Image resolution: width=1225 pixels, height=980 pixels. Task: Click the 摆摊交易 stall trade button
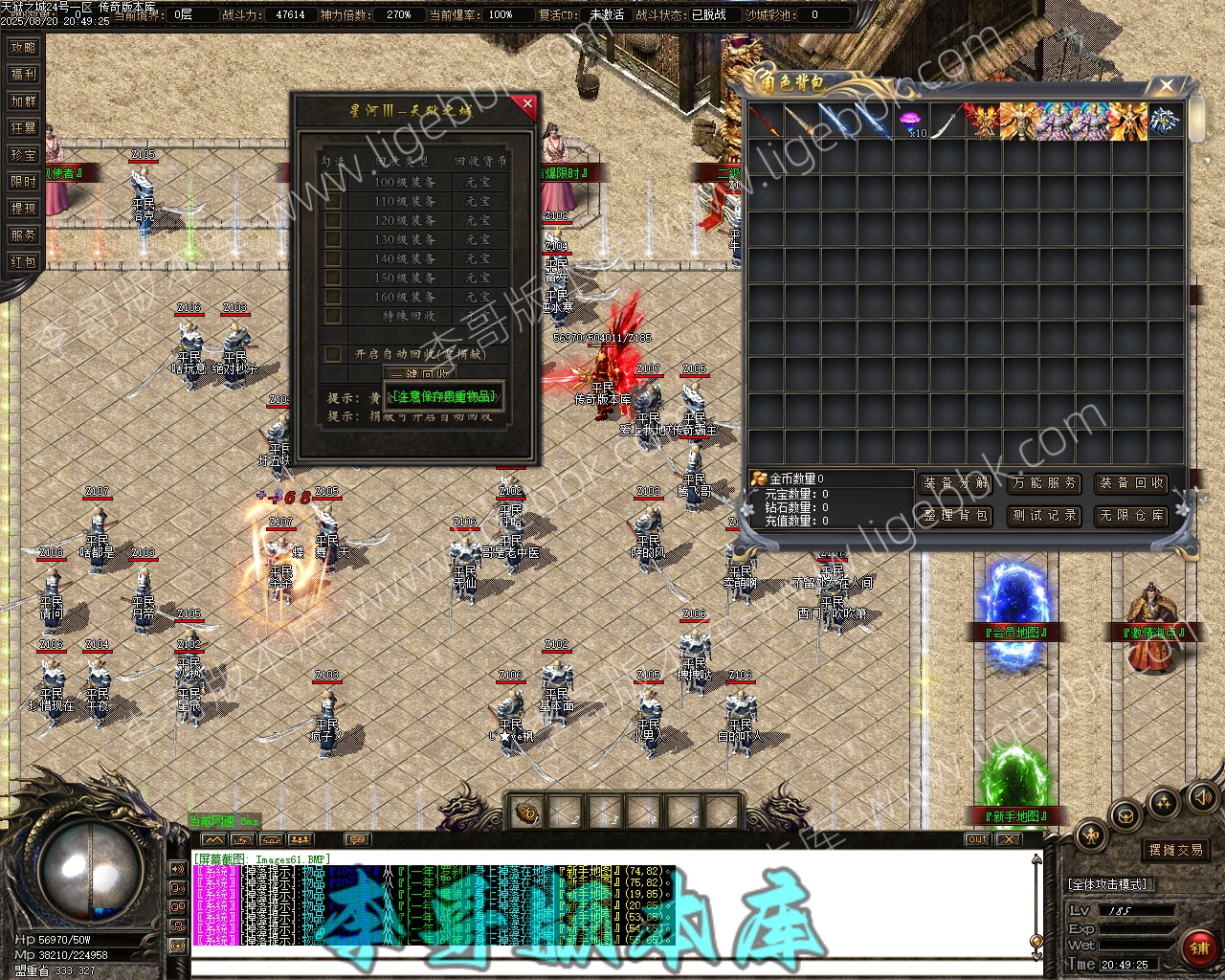[1176, 850]
